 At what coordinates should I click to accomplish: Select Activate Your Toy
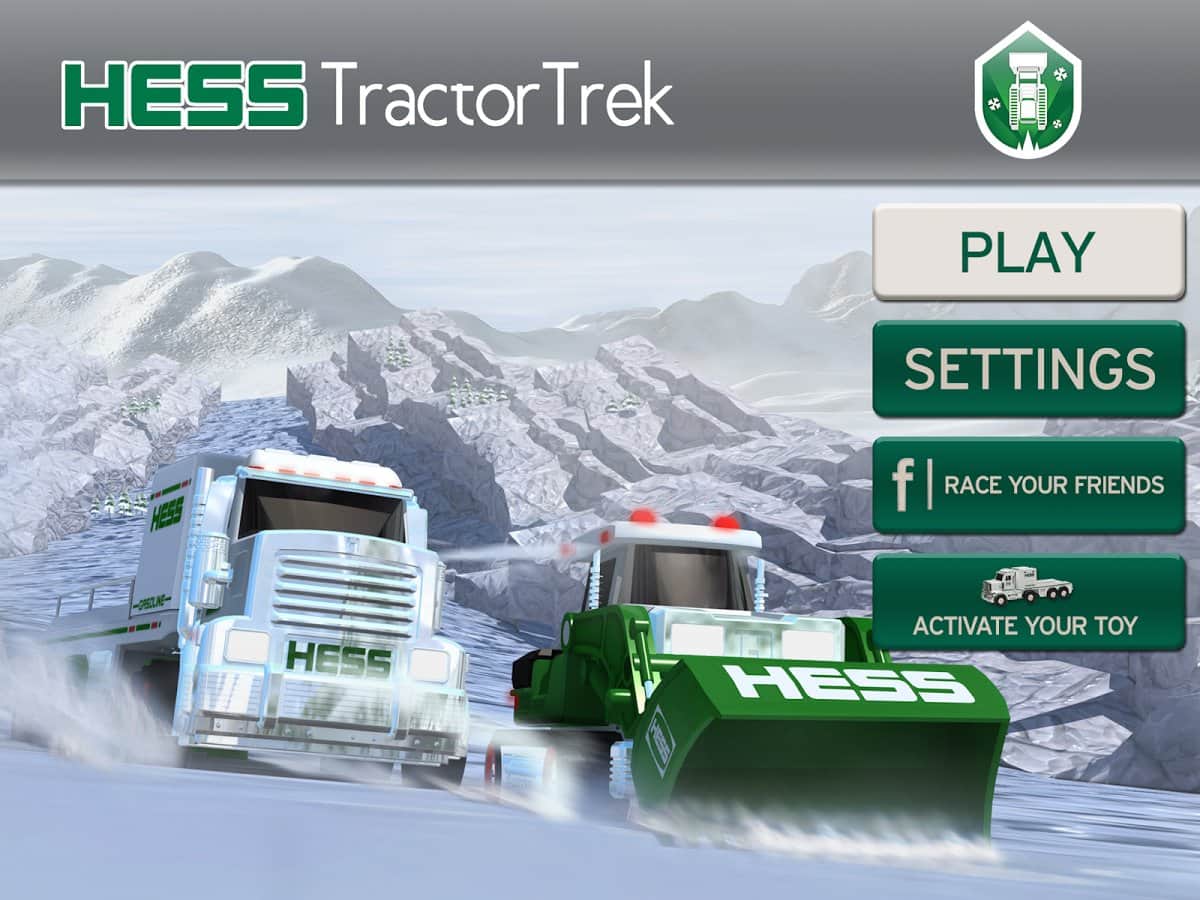[x=1028, y=603]
